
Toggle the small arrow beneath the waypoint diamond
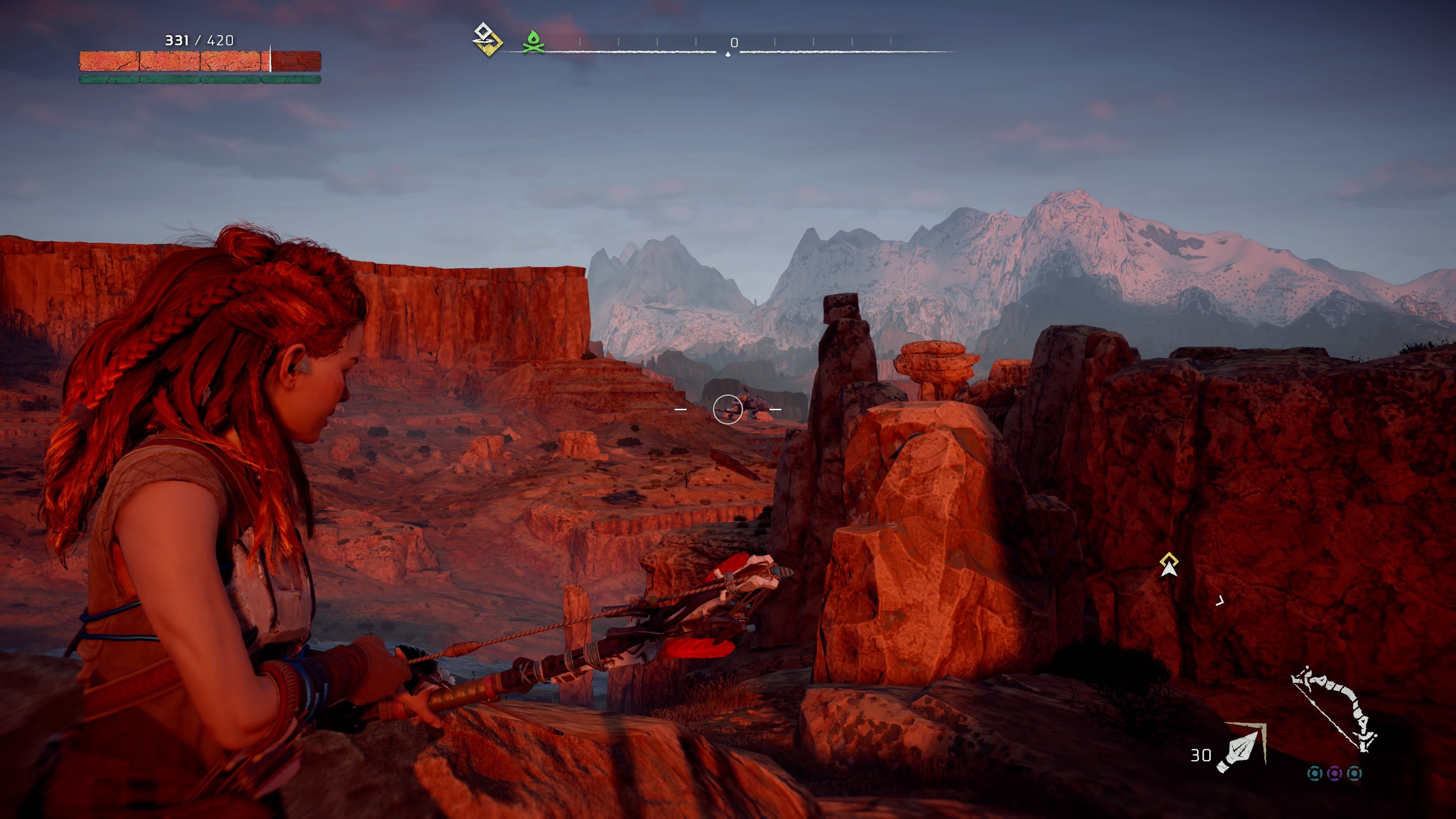1169,570
